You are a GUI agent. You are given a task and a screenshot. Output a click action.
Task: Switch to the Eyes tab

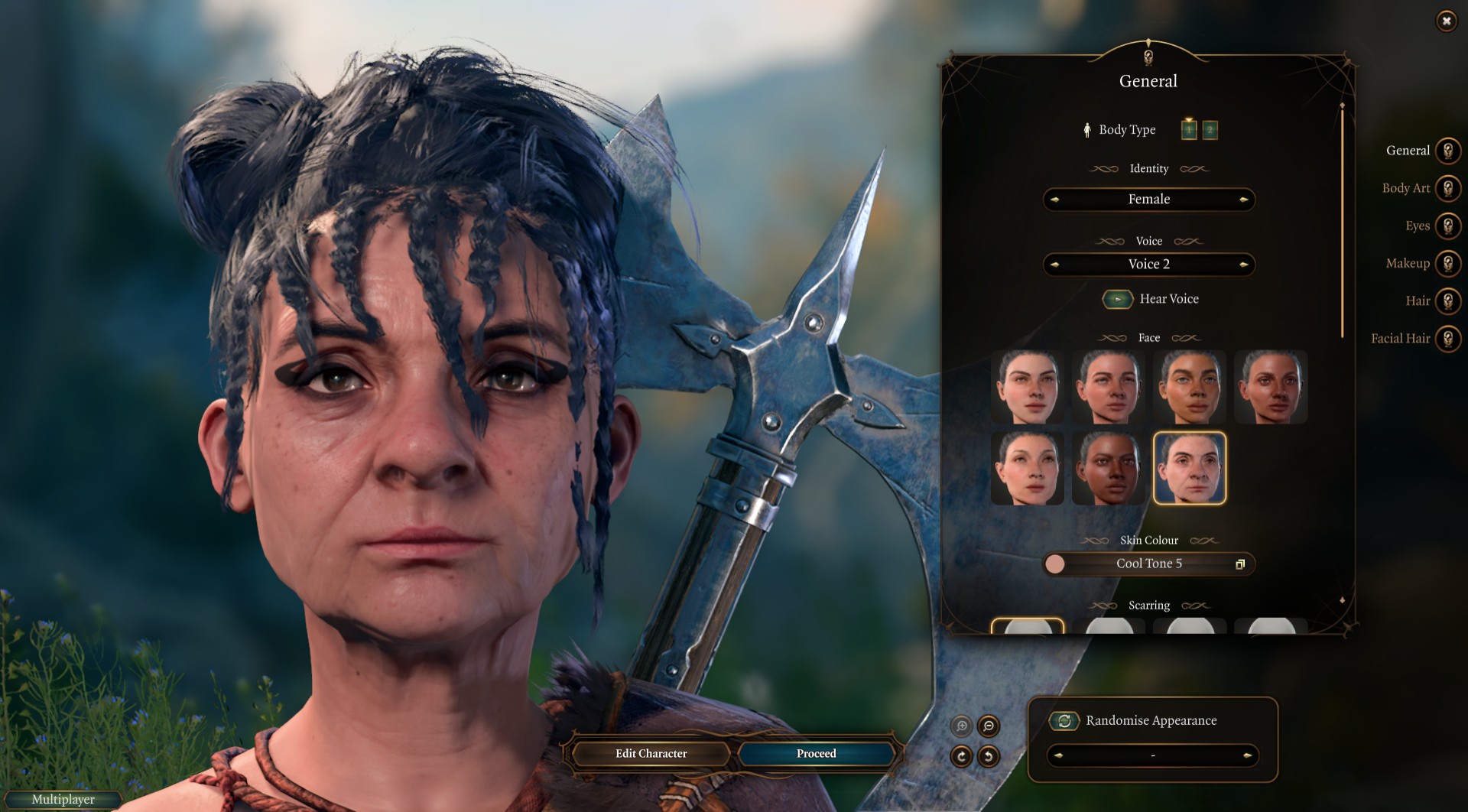pyautogui.click(x=1447, y=226)
